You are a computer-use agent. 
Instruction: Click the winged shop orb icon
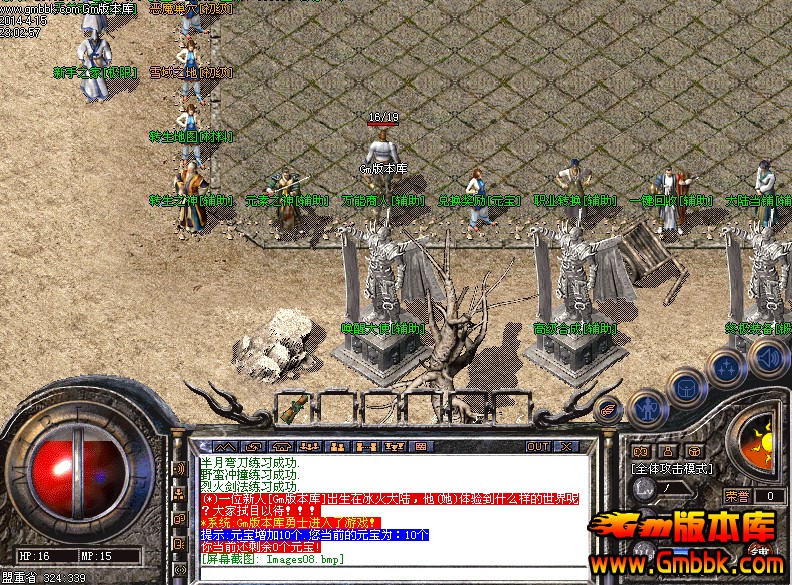pyautogui.click(x=607, y=408)
